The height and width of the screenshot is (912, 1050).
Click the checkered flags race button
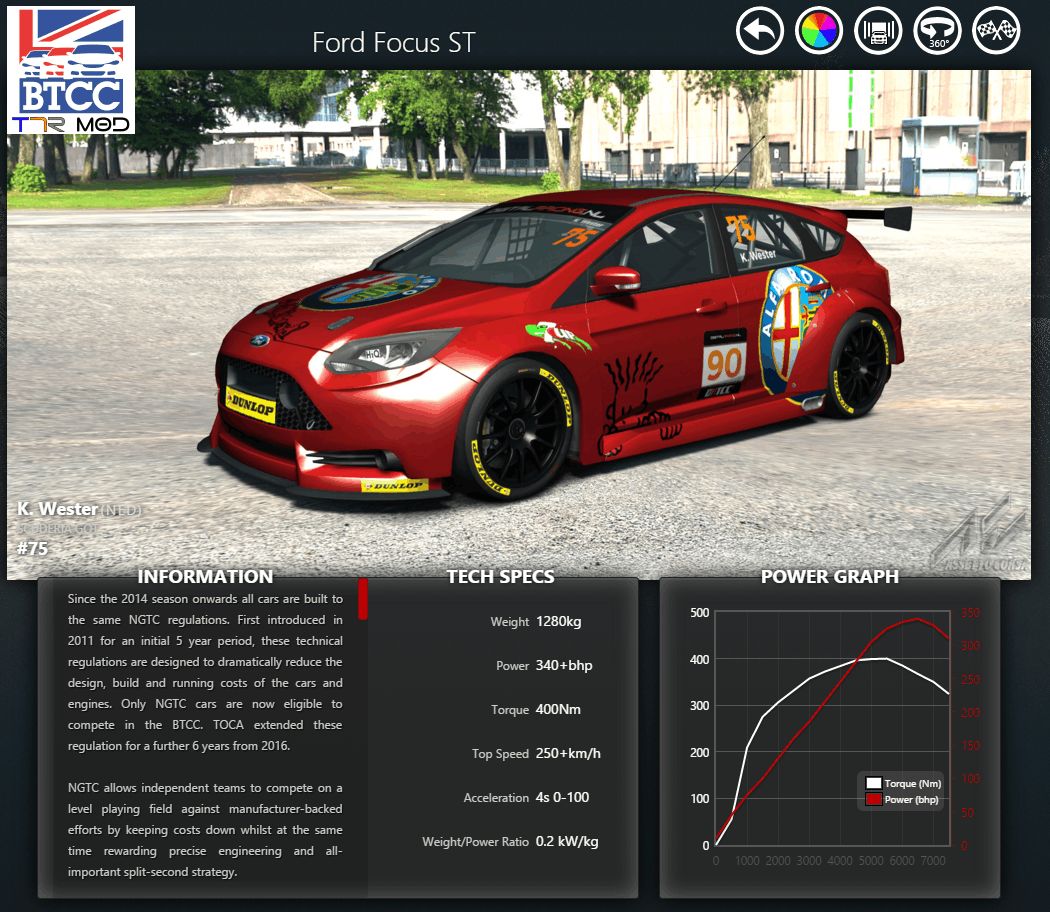[997, 31]
